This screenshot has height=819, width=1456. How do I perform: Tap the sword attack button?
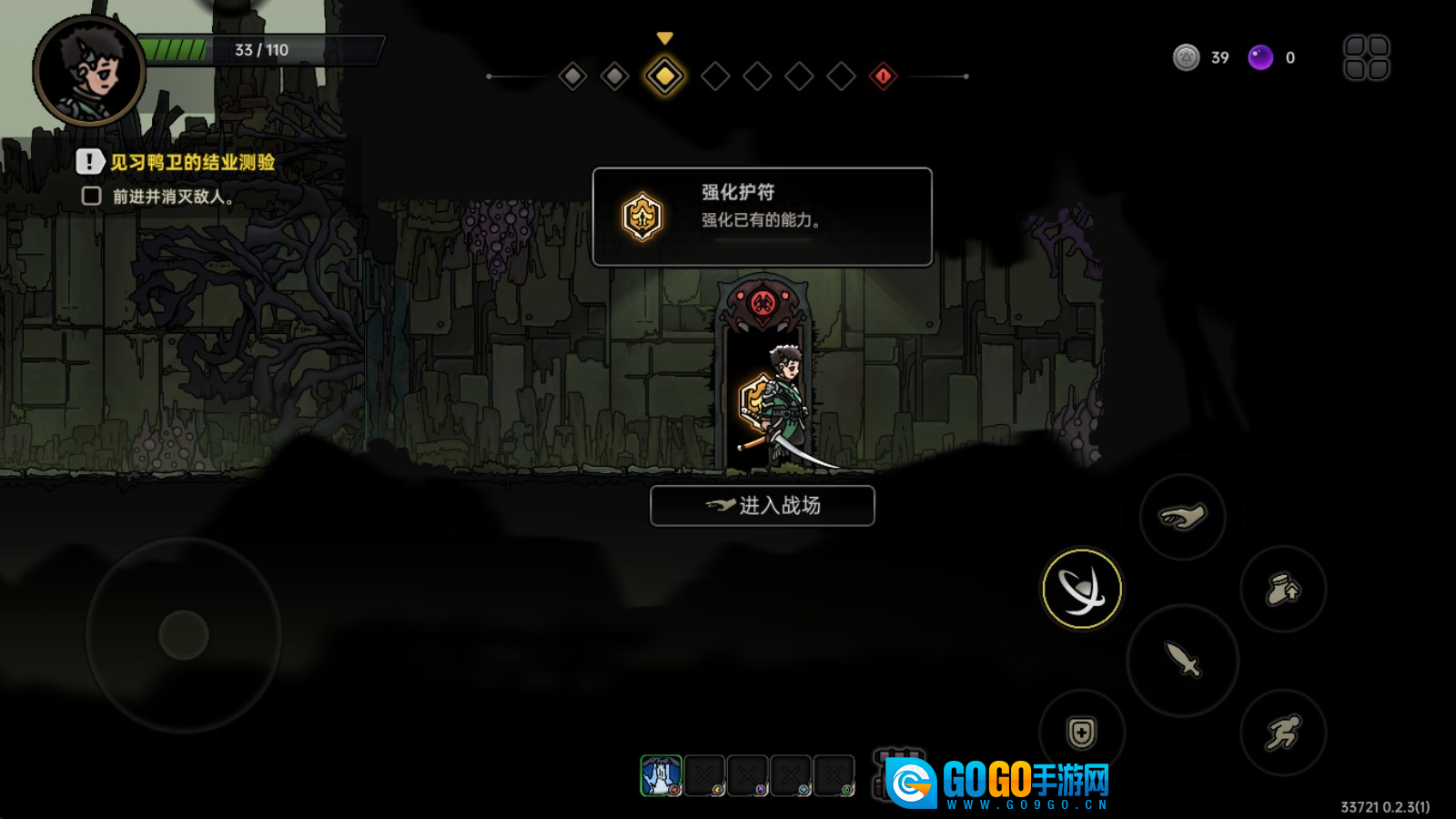[x=1182, y=660]
